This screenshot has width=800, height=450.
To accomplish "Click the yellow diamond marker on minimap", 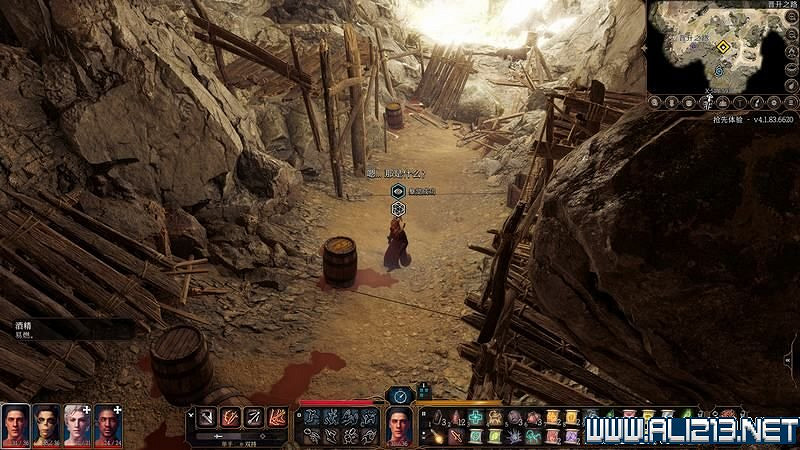I will pos(722,45).
